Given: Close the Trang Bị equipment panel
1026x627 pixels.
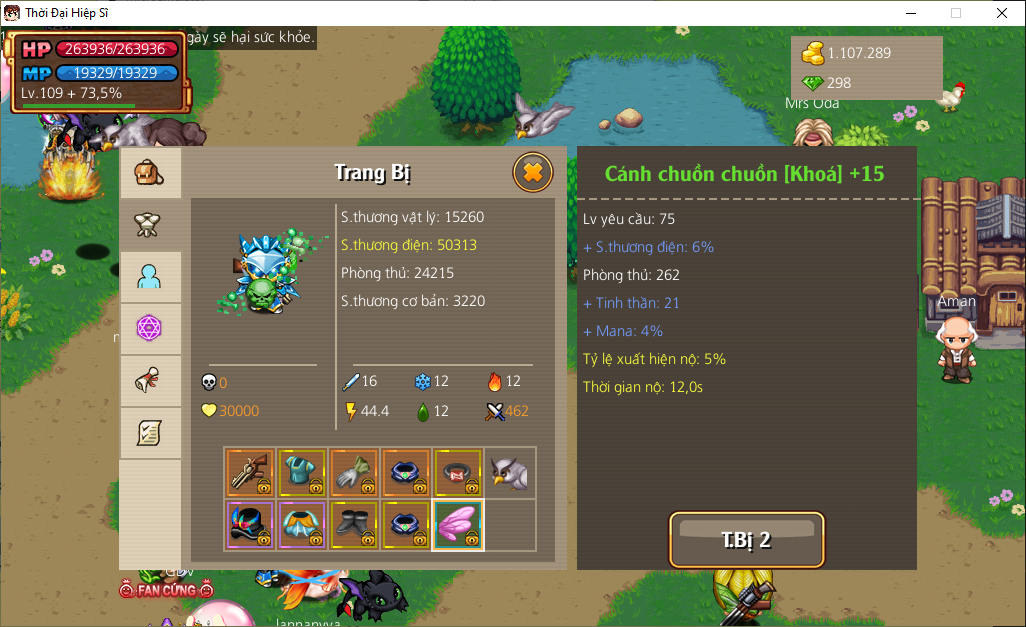Looking at the screenshot, I should point(533,173).
